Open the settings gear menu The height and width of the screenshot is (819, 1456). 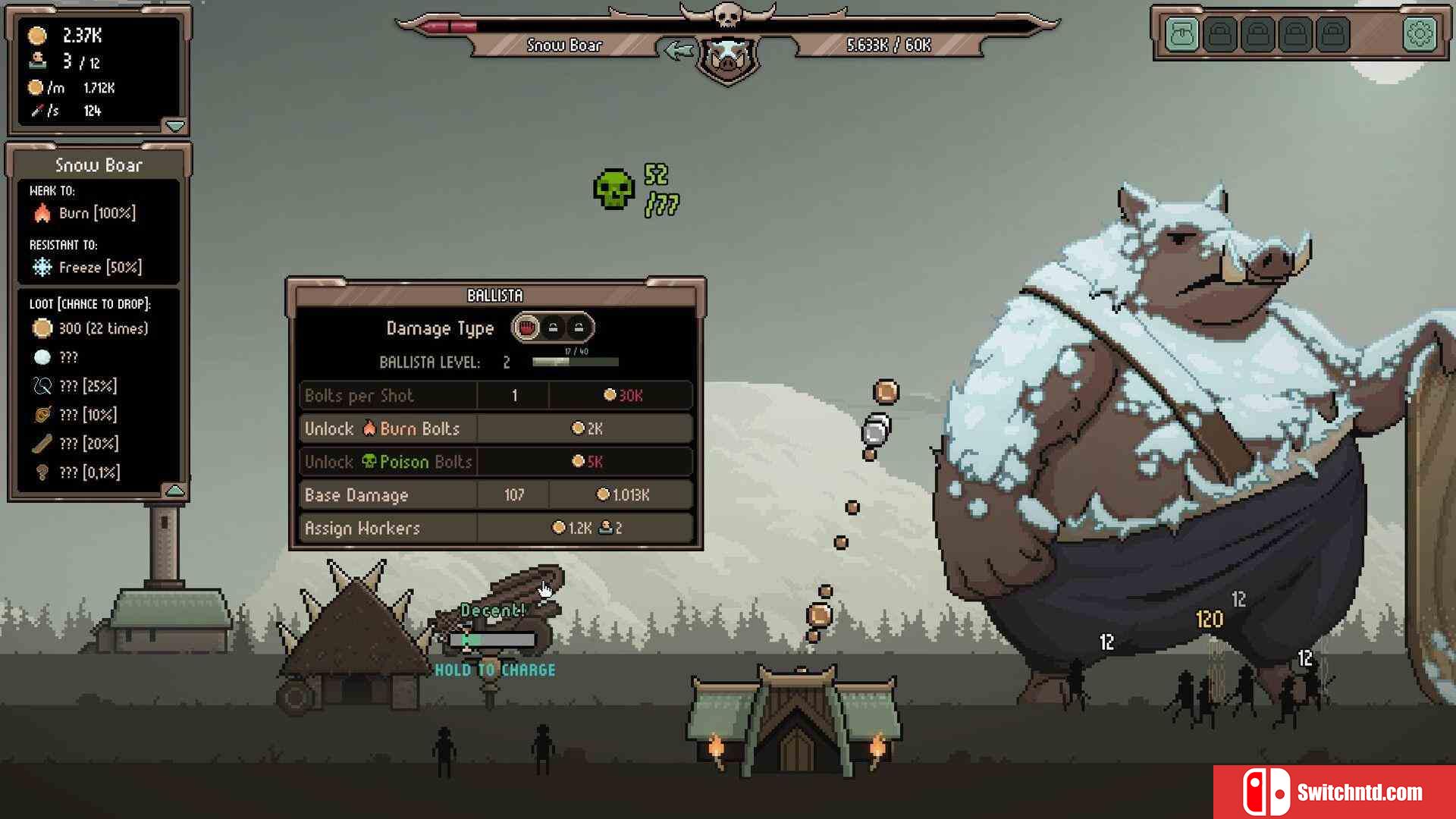1419,34
